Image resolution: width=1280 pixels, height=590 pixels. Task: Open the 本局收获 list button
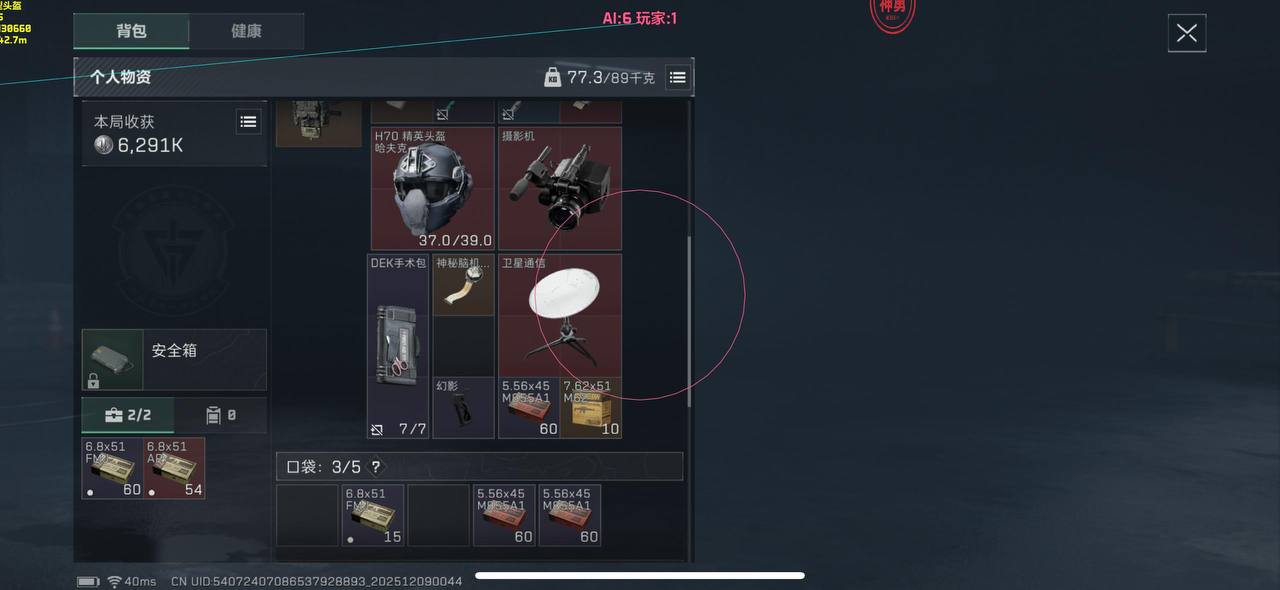(248, 122)
